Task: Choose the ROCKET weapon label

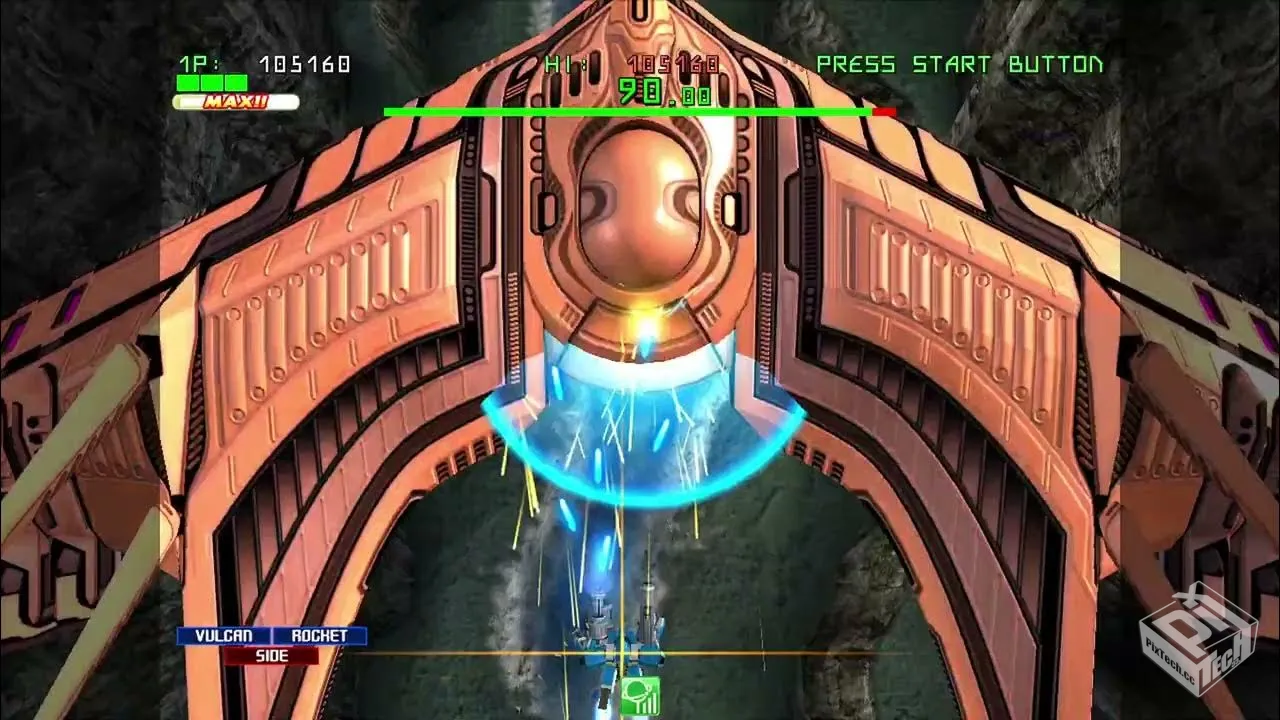Action: click(x=319, y=636)
